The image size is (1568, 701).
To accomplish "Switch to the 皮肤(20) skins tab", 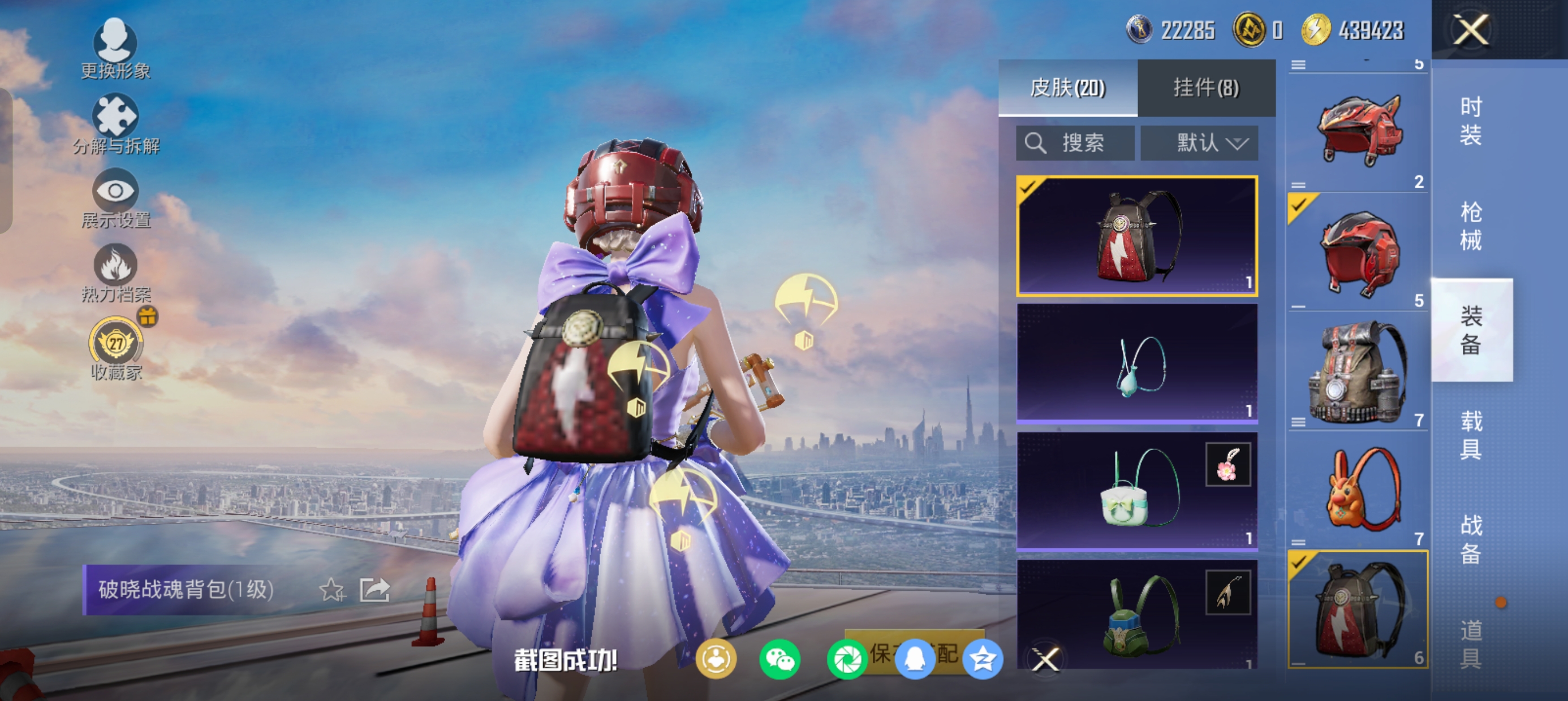I will tap(1067, 88).
